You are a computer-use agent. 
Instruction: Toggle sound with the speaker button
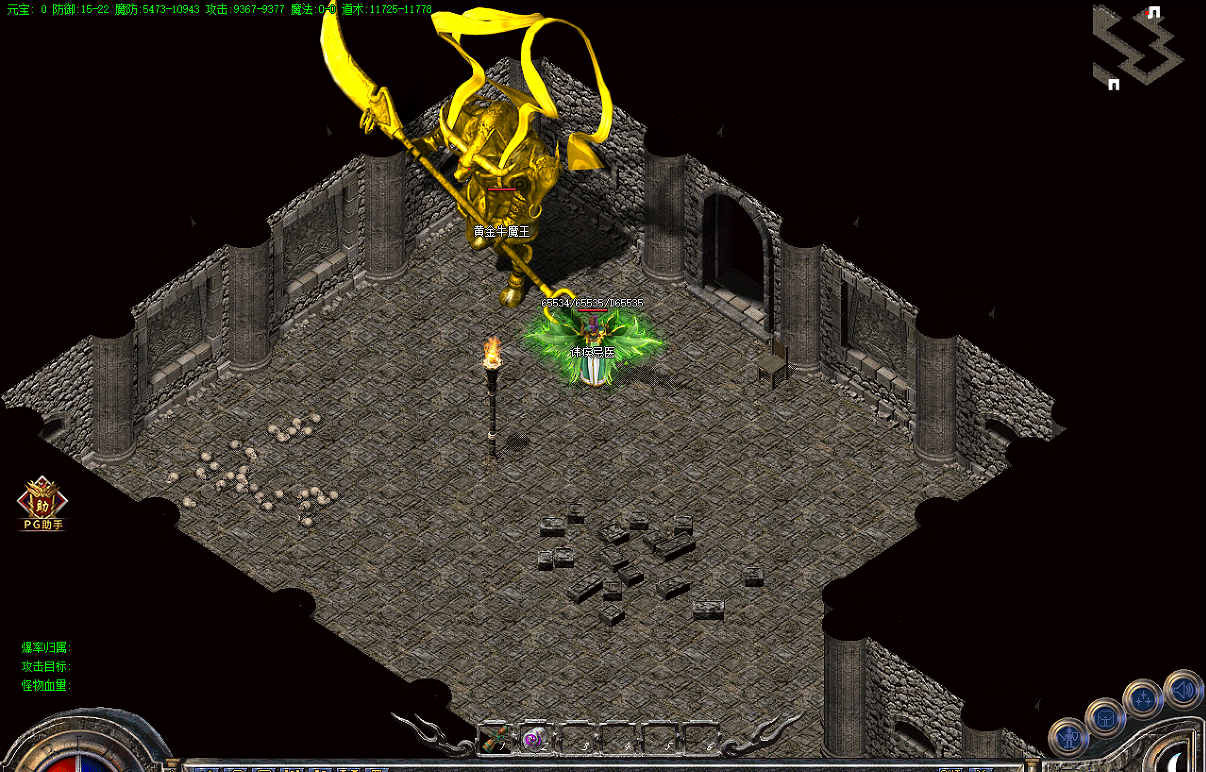[1183, 688]
